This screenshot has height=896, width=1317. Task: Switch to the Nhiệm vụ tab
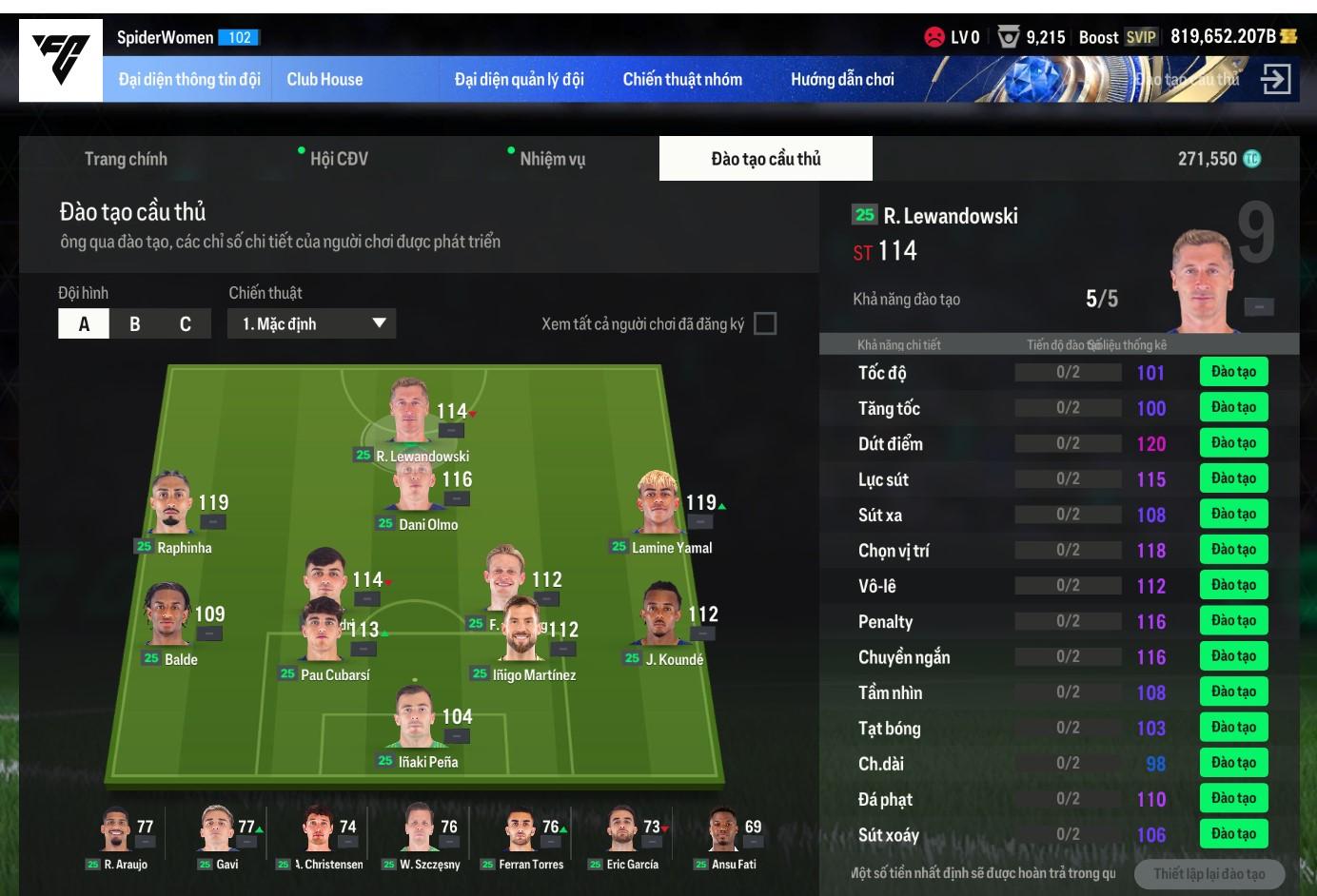tap(552, 159)
